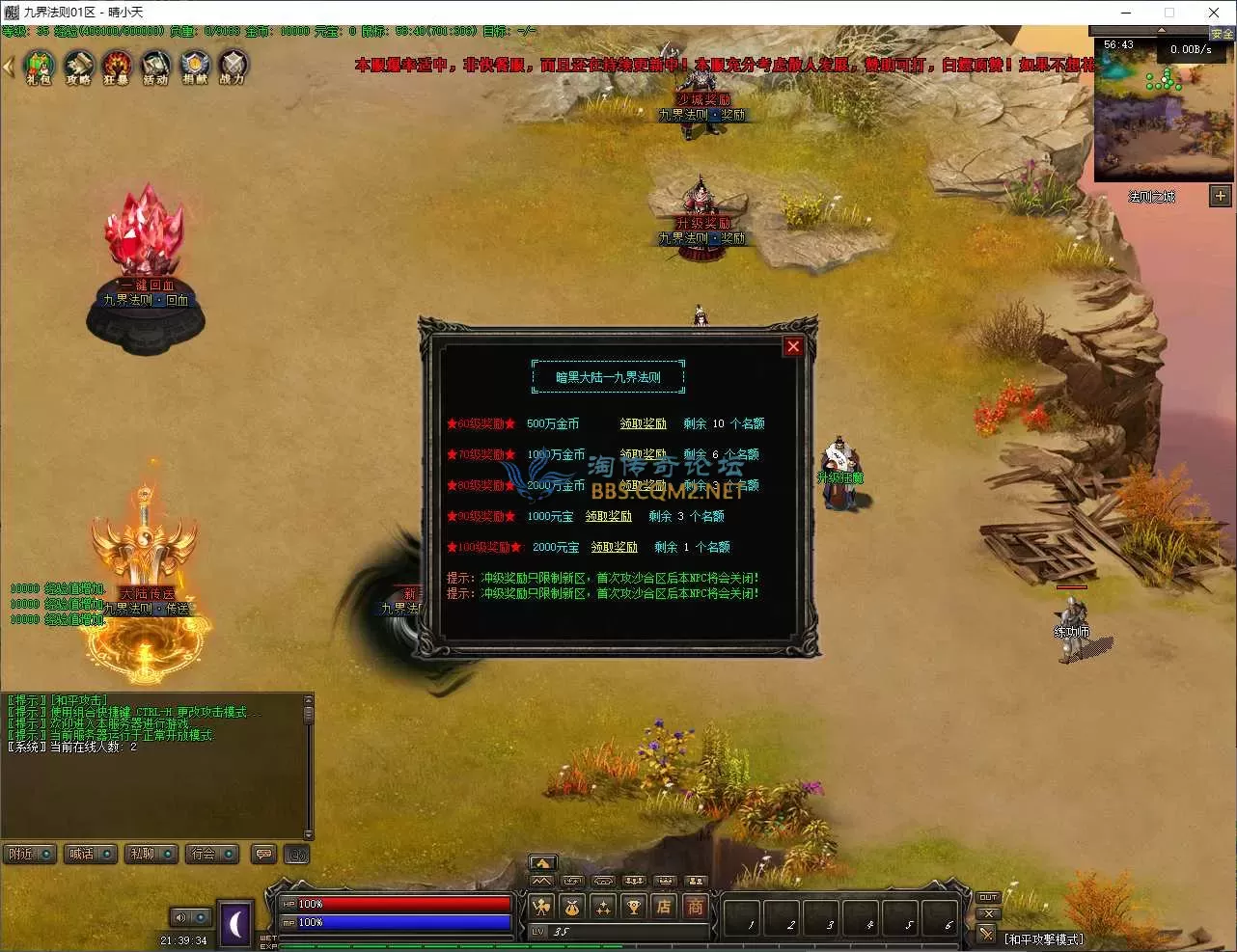This screenshot has width=1237, height=952.
Task: Expand the minimap with the plus button
Action: coord(1221,196)
